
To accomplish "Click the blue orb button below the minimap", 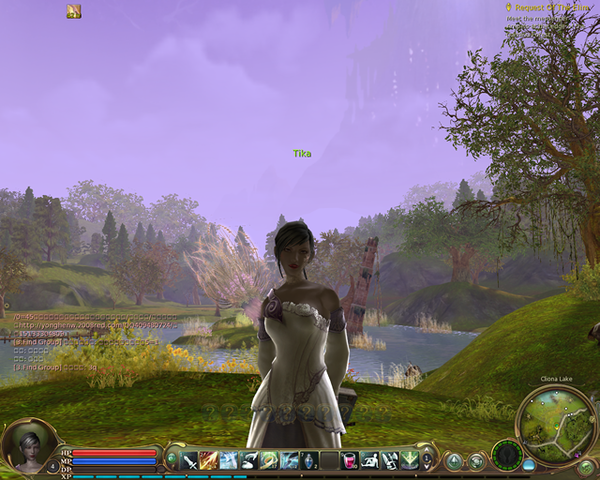I will click(x=529, y=465).
